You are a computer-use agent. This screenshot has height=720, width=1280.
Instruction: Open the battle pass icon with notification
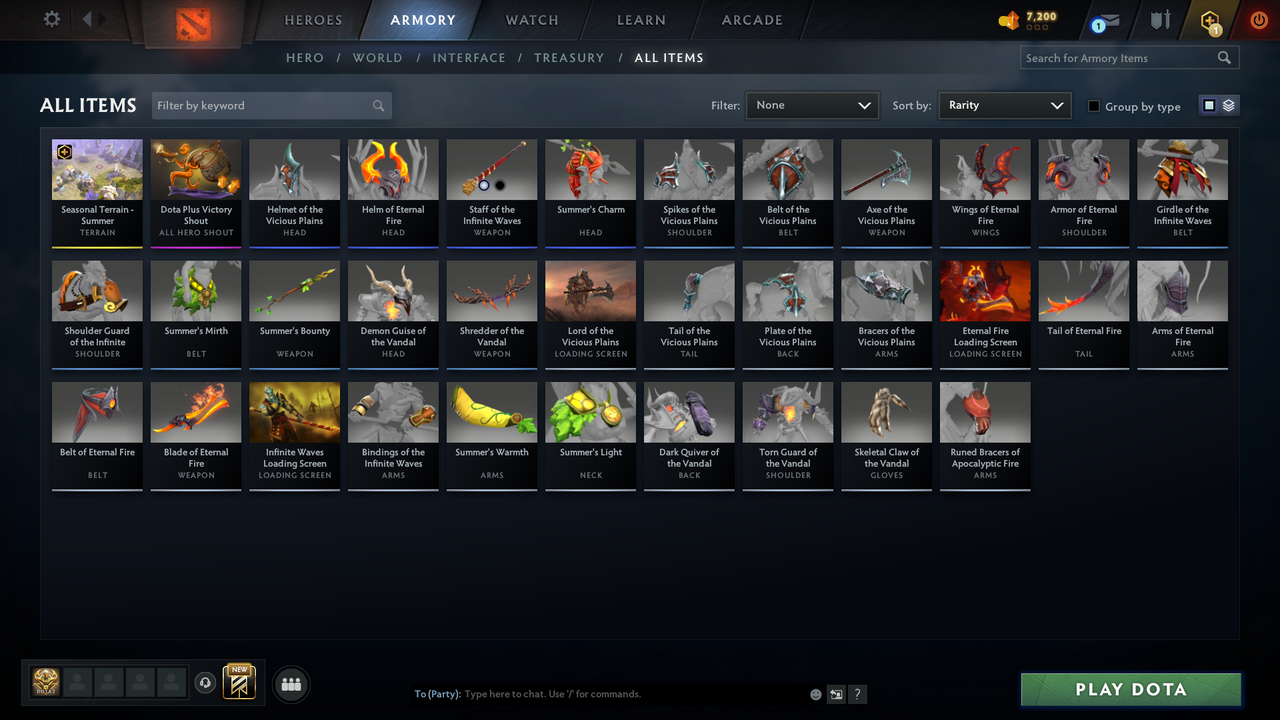(1209, 20)
